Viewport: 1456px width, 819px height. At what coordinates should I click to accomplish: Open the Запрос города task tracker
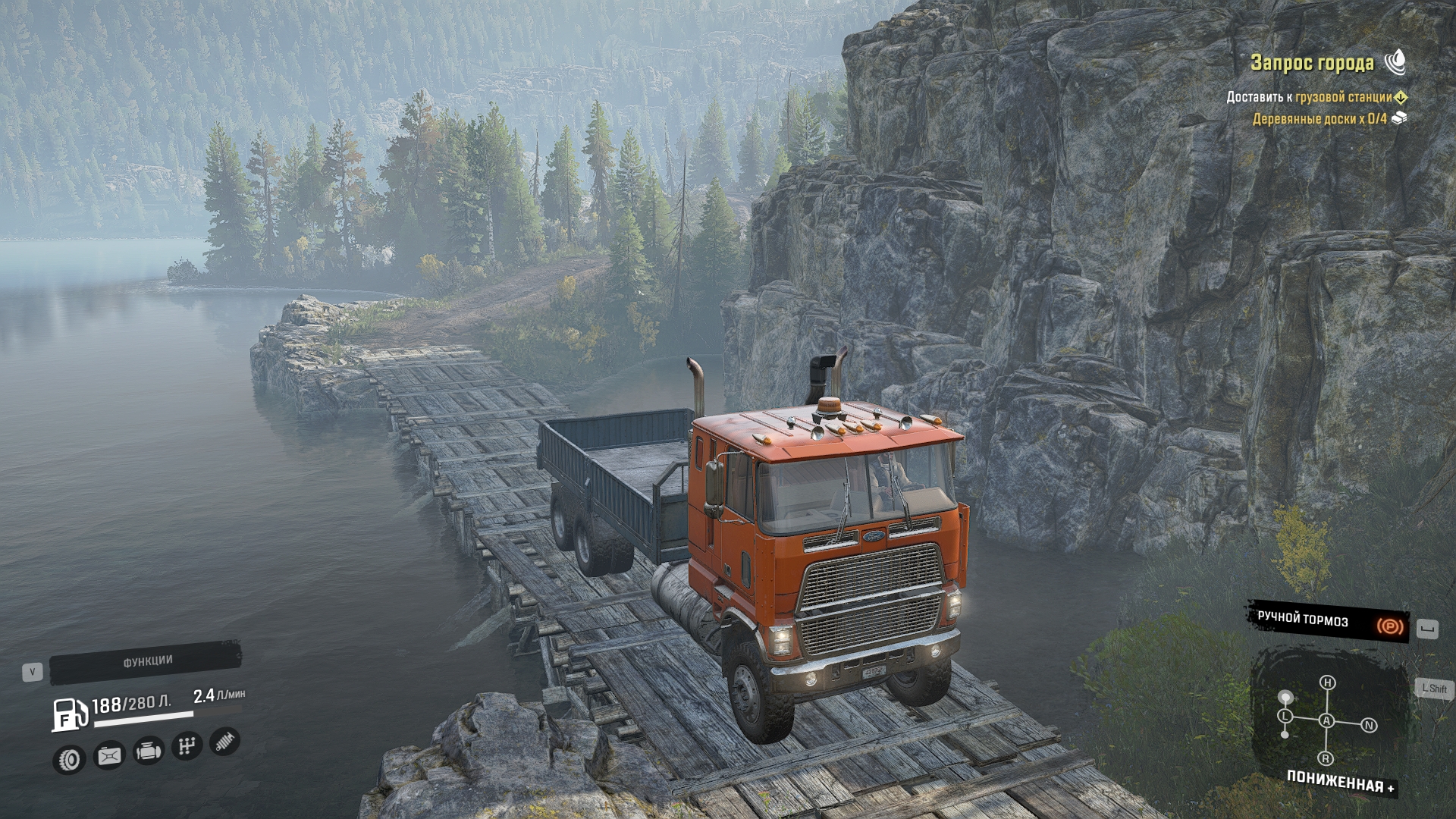(x=1312, y=63)
